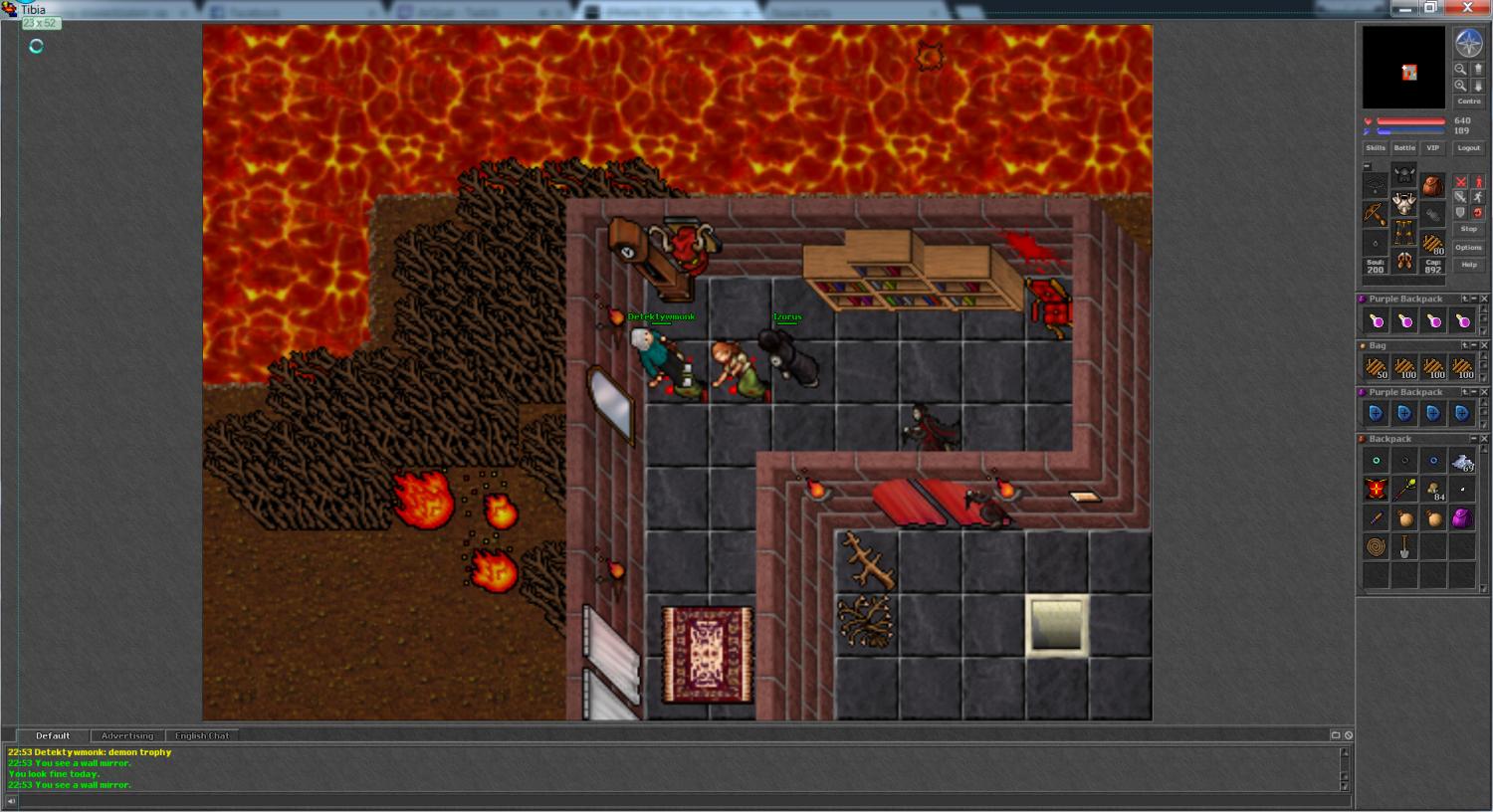Open the Skills window
1493x812 pixels.
pos(1376,148)
